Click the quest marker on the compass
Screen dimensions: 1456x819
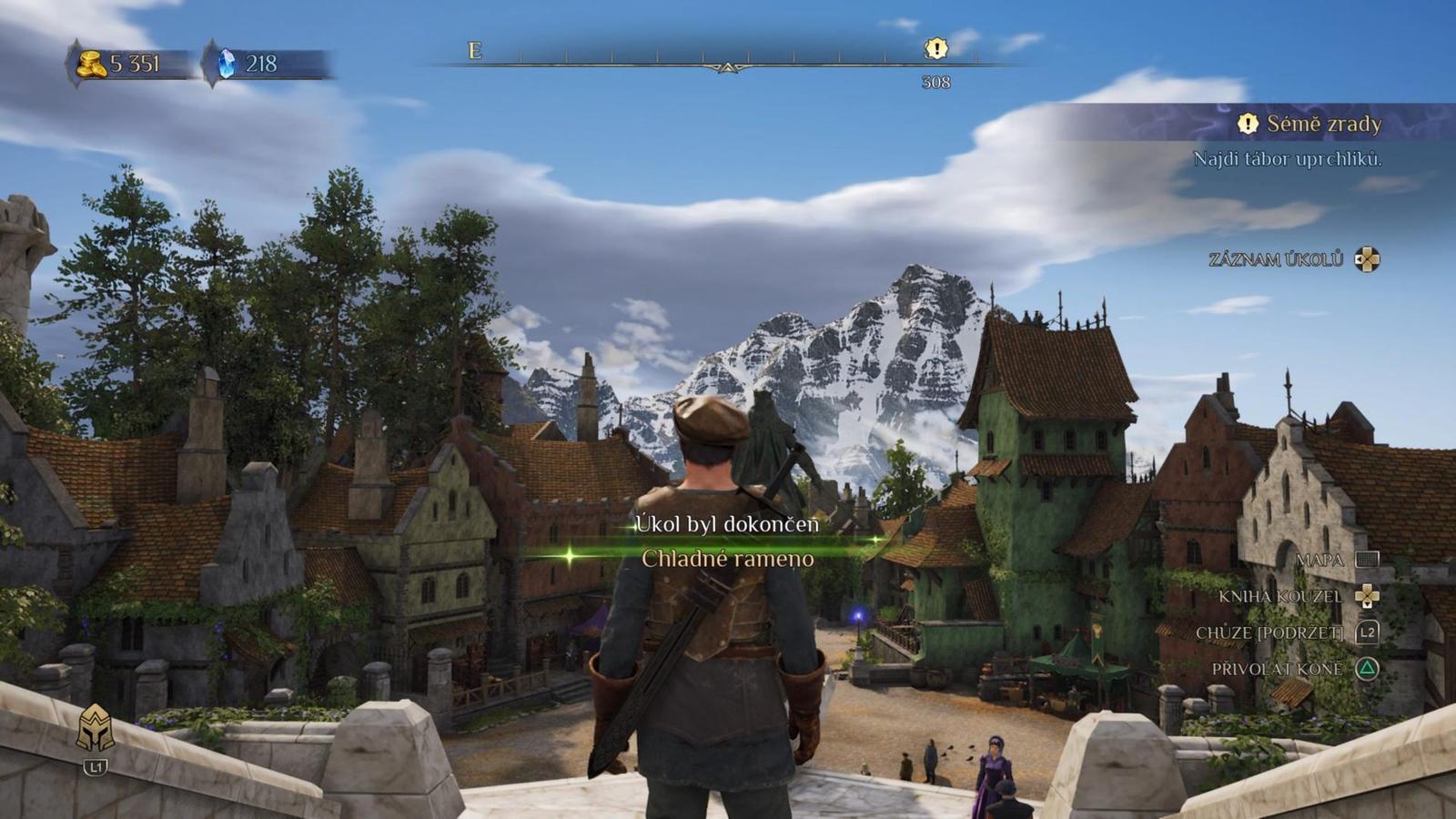tap(935, 48)
